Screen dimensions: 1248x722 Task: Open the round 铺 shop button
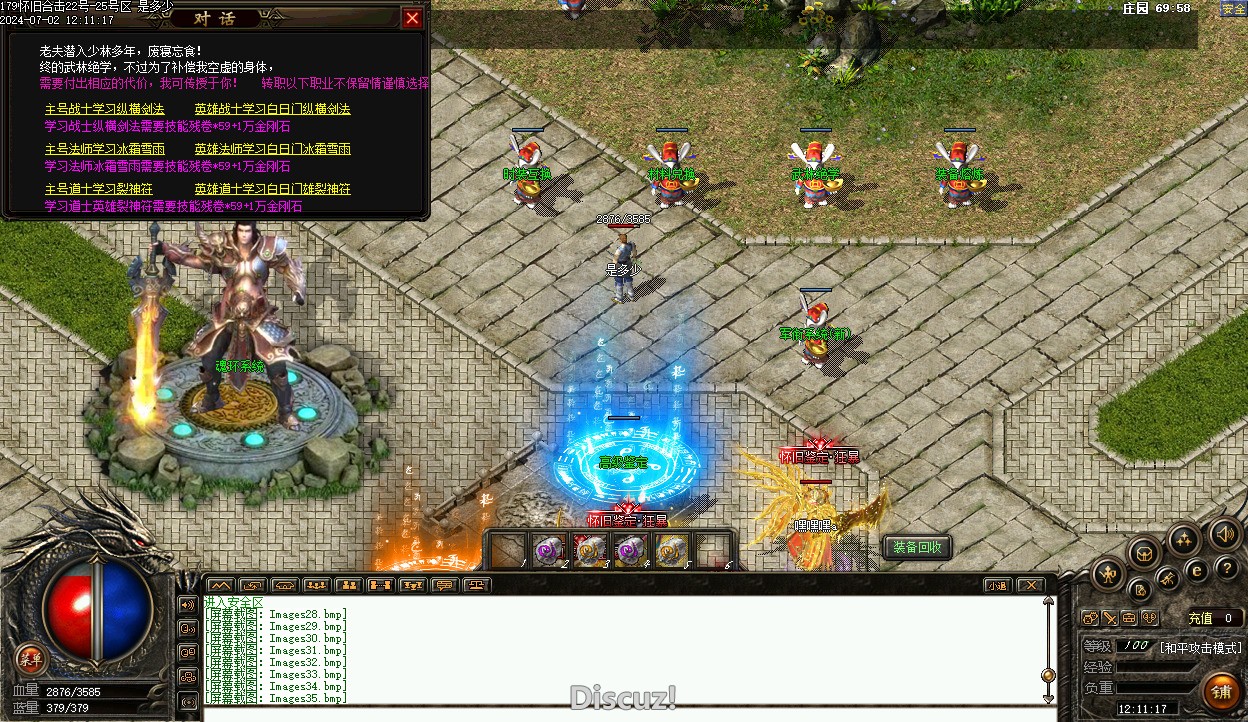(1221, 691)
